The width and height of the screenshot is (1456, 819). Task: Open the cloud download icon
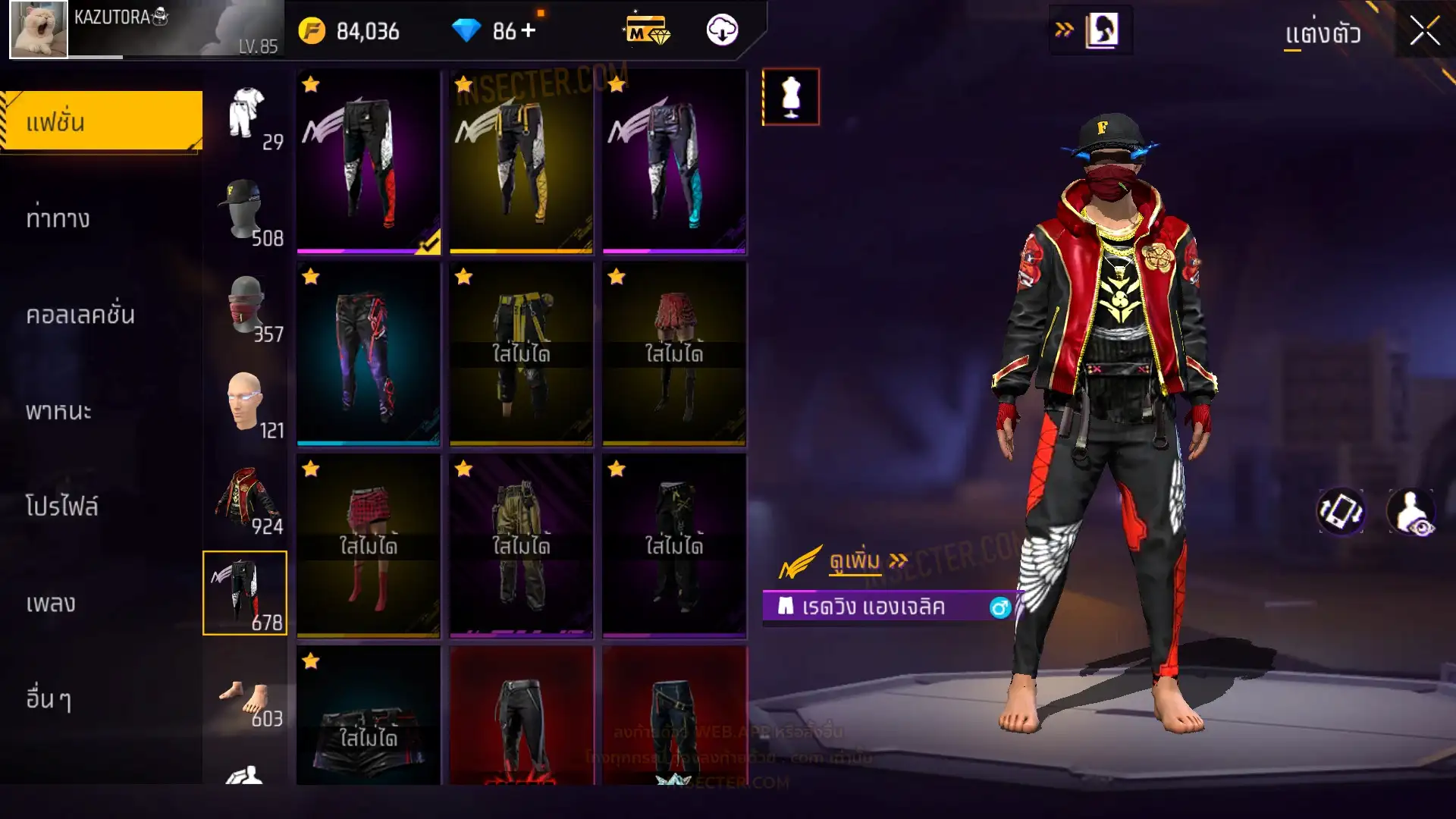click(x=722, y=30)
